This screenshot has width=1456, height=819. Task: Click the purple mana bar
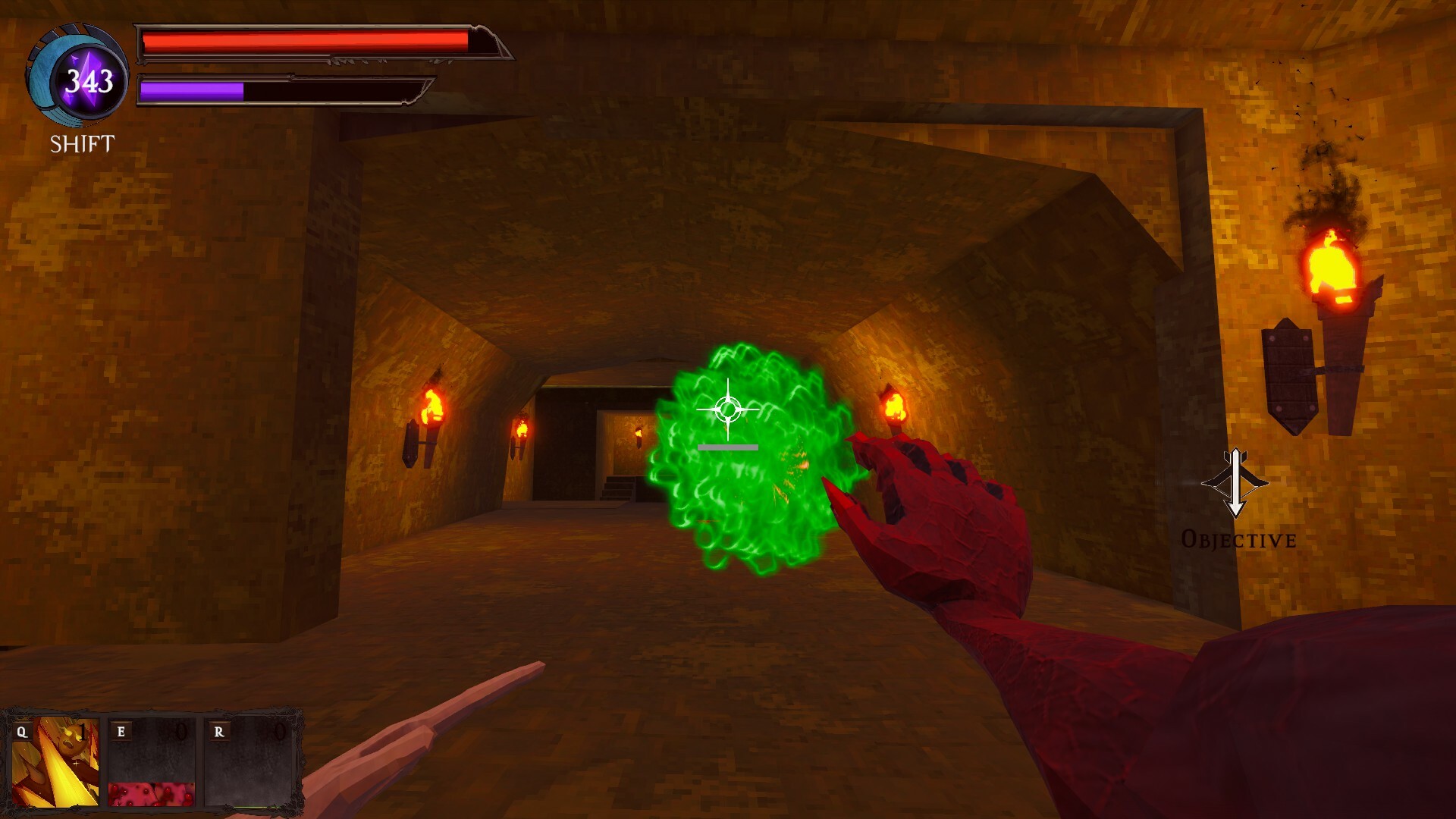click(x=193, y=90)
